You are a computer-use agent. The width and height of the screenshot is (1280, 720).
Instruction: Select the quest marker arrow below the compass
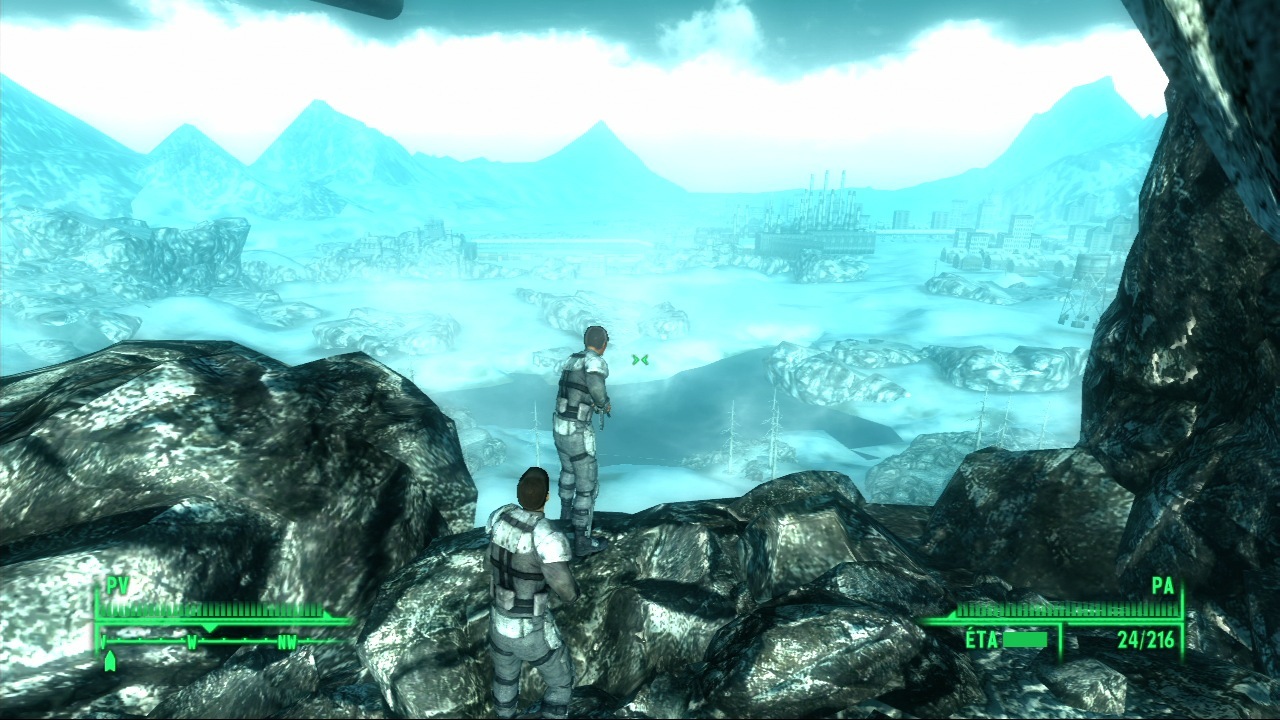coord(110,661)
